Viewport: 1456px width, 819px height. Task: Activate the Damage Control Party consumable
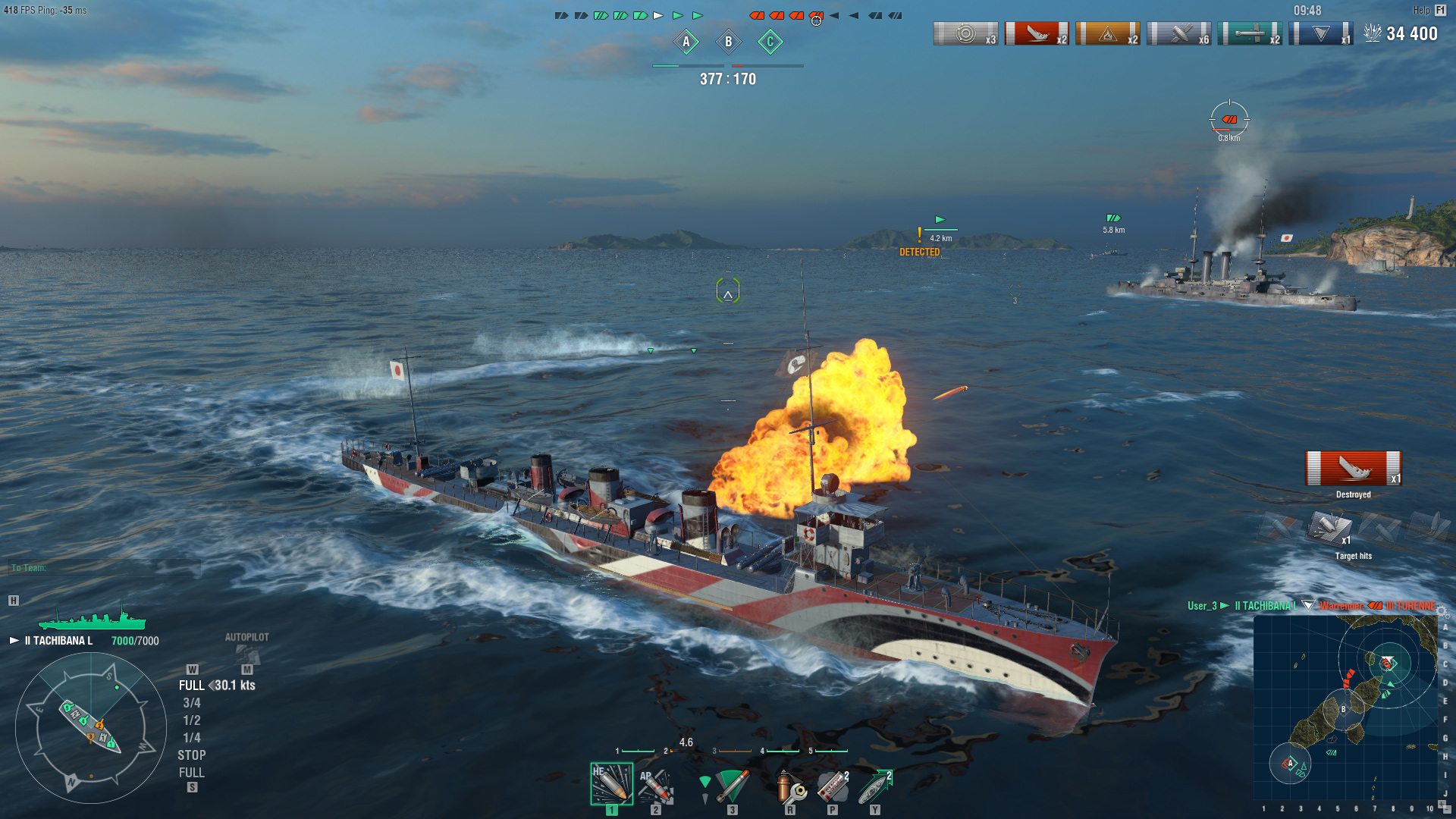[x=790, y=786]
